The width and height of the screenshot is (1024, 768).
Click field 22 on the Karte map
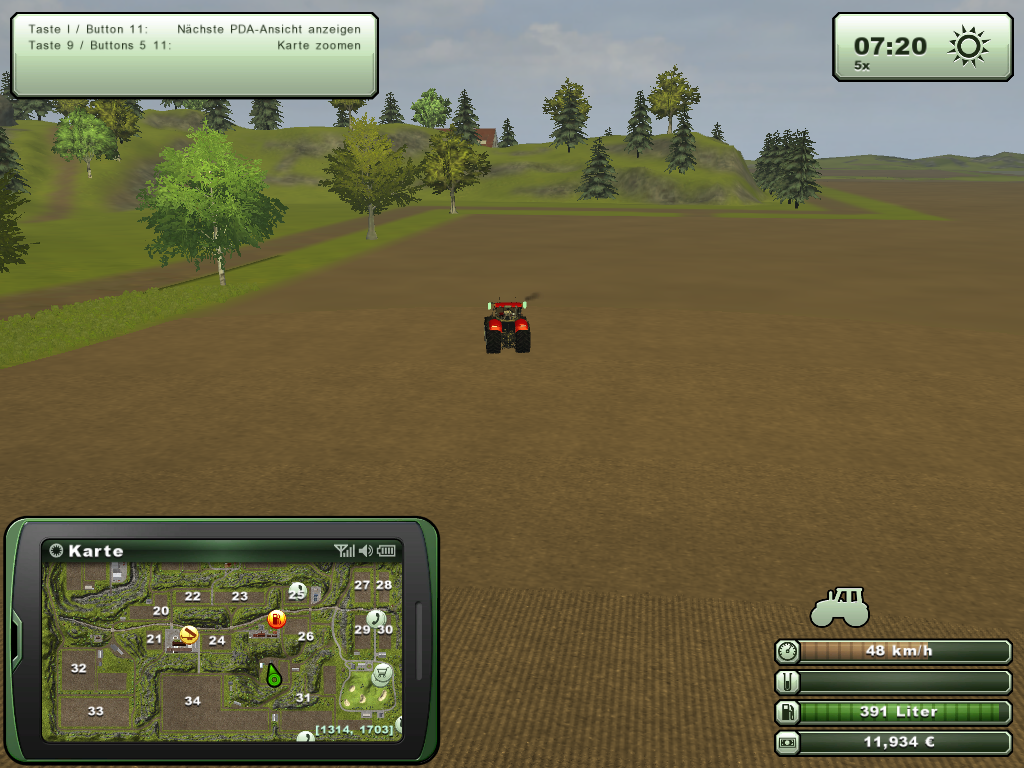pos(192,596)
